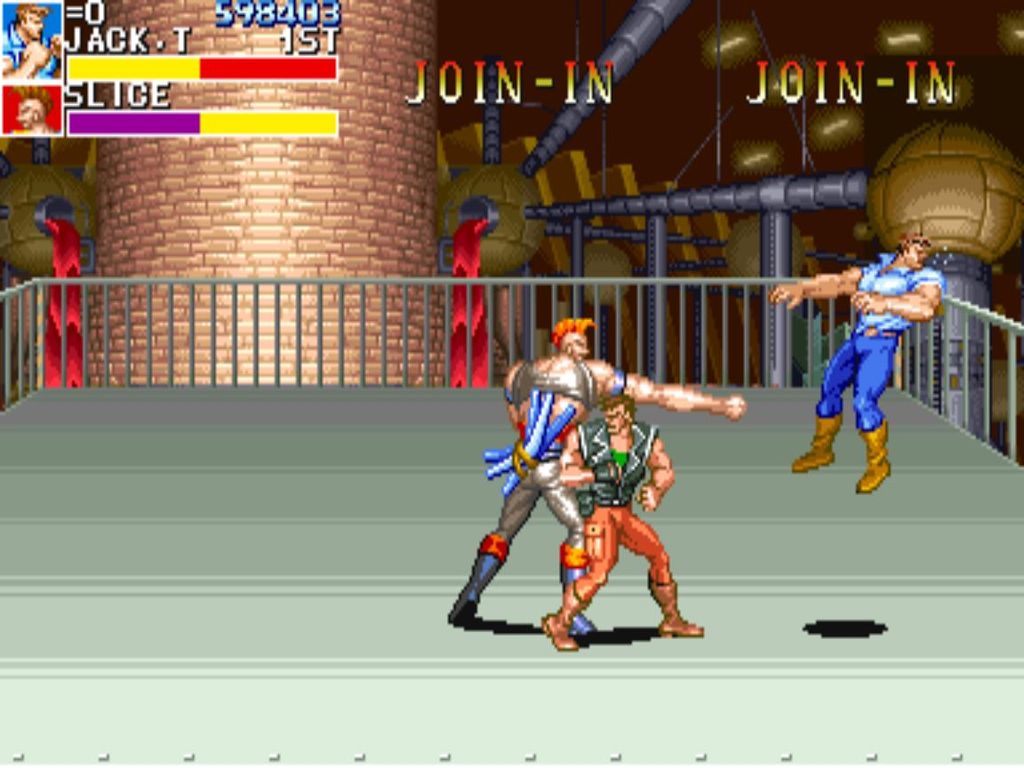The image size is (1024, 768).
Task: Select the Slice enemy portrait
Action: point(31,110)
